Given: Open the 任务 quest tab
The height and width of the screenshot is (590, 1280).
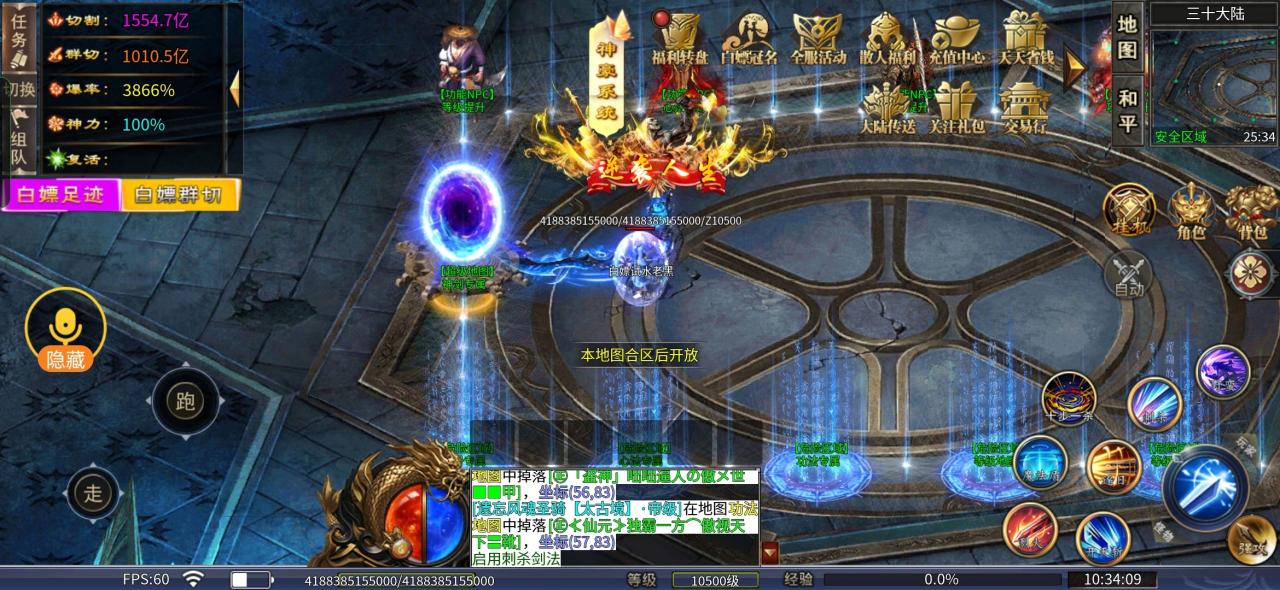Looking at the screenshot, I should tap(18, 37).
